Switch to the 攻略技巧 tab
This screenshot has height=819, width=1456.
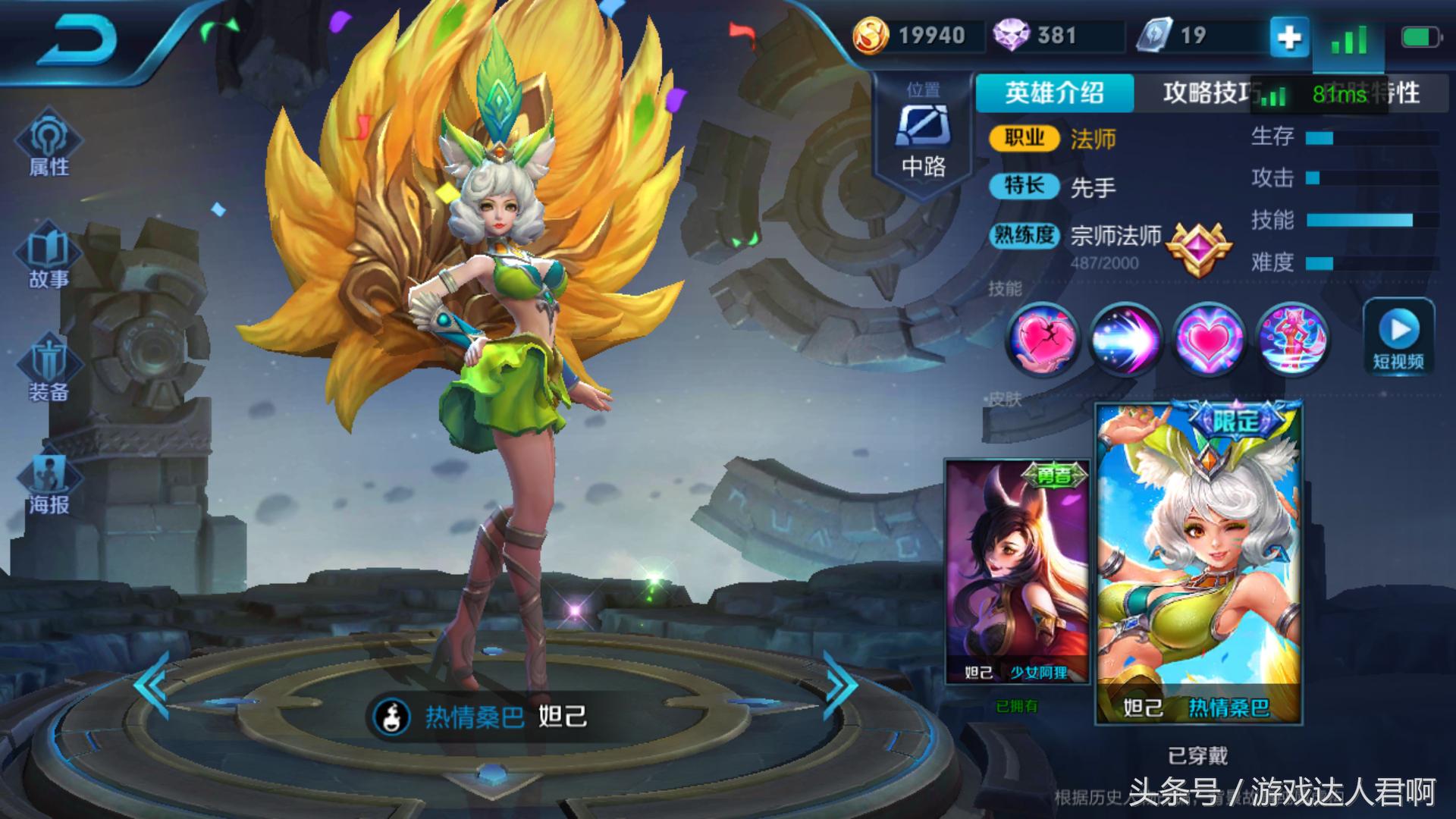[x=1206, y=93]
